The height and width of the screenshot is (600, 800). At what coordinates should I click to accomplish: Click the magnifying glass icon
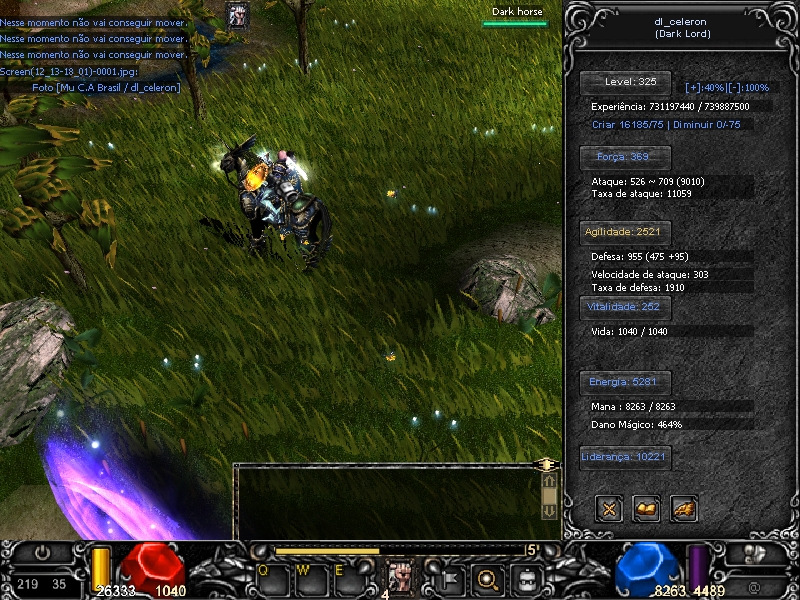click(x=489, y=578)
